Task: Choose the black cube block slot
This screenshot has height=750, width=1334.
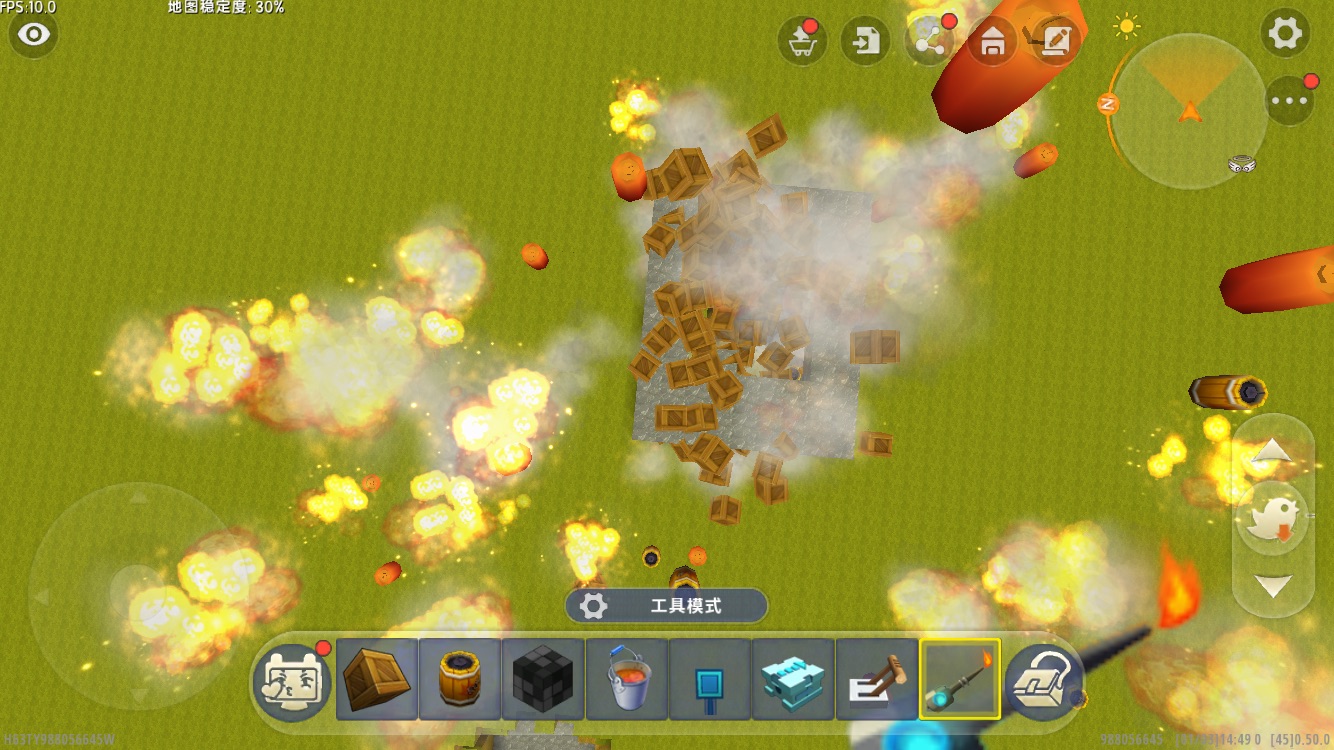Action: pos(543,679)
